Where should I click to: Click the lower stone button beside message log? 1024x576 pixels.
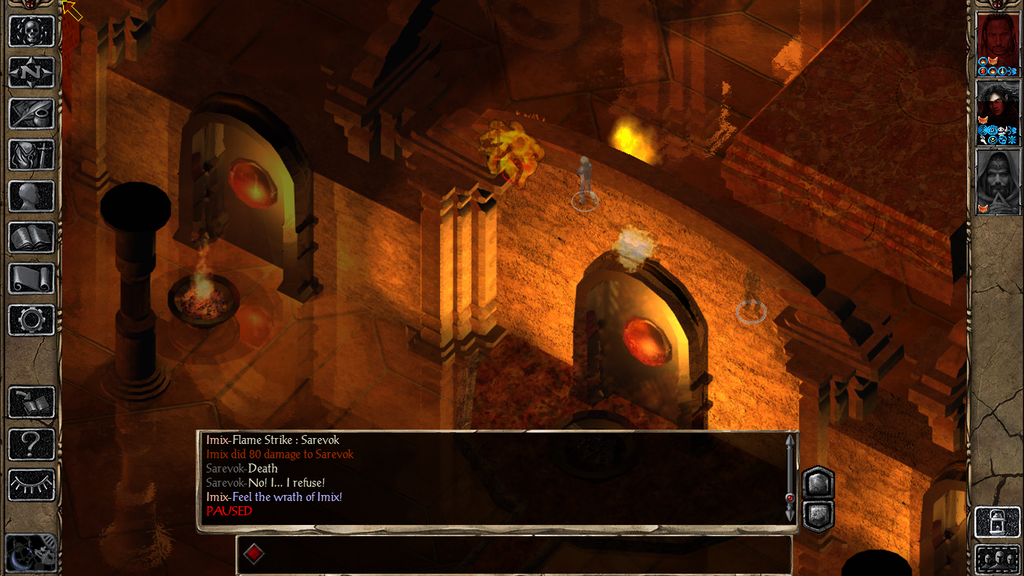click(x=817, y=513)
